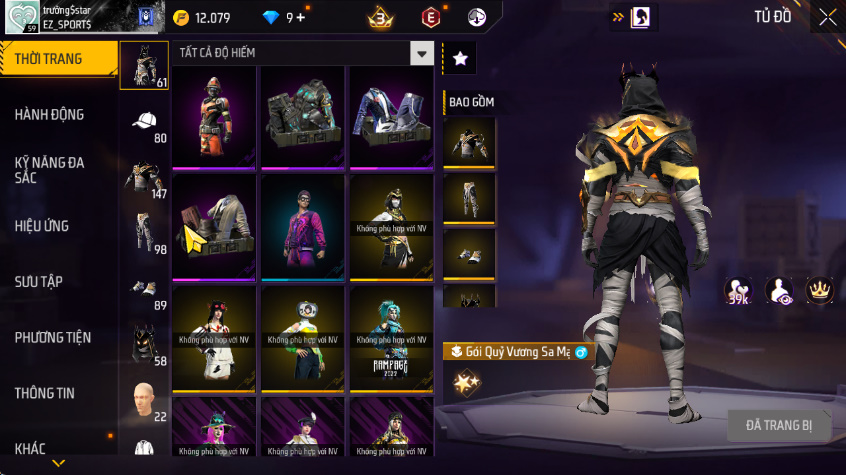
Task: Open the Thông Tin tab
Action: [x=45, y=393]
